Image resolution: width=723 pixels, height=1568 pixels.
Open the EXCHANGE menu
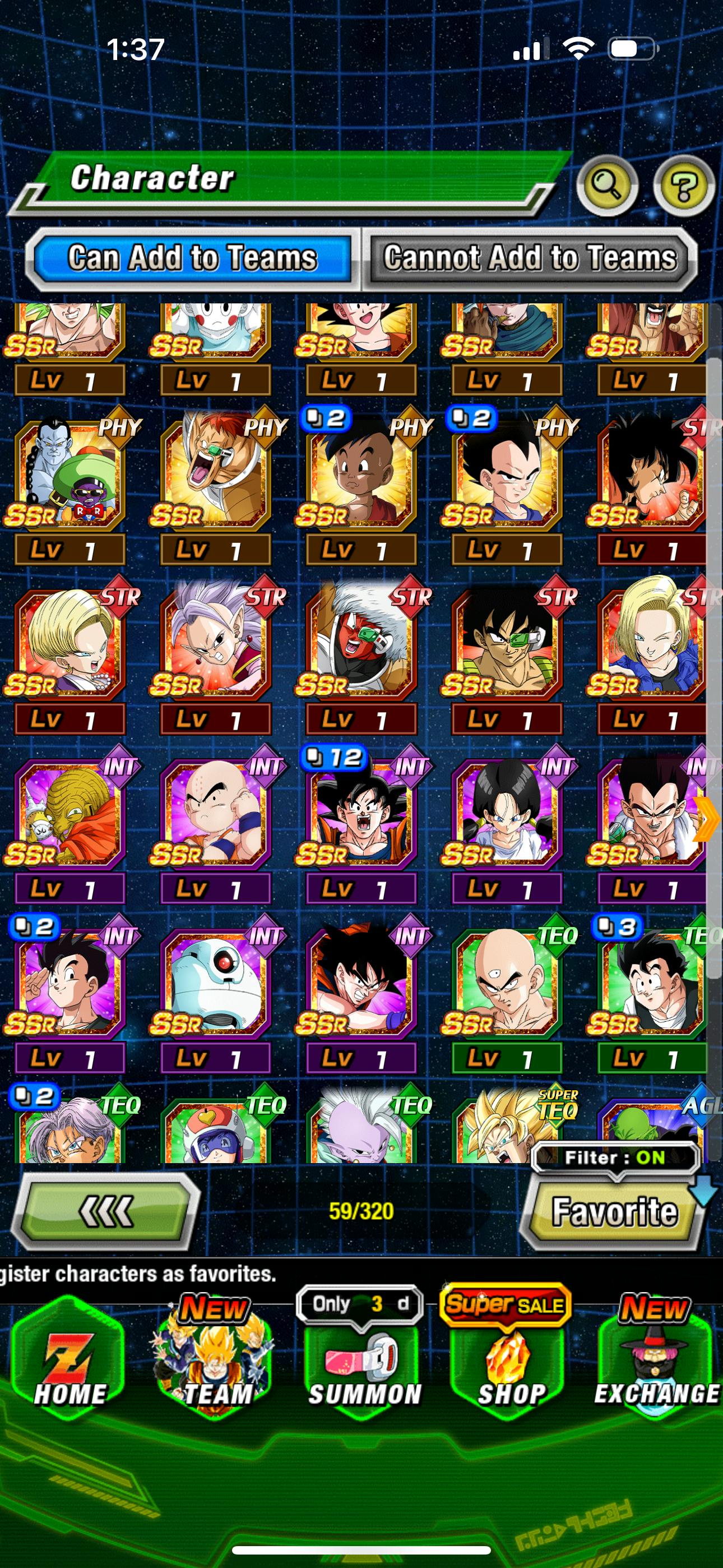coord(656,1362)
